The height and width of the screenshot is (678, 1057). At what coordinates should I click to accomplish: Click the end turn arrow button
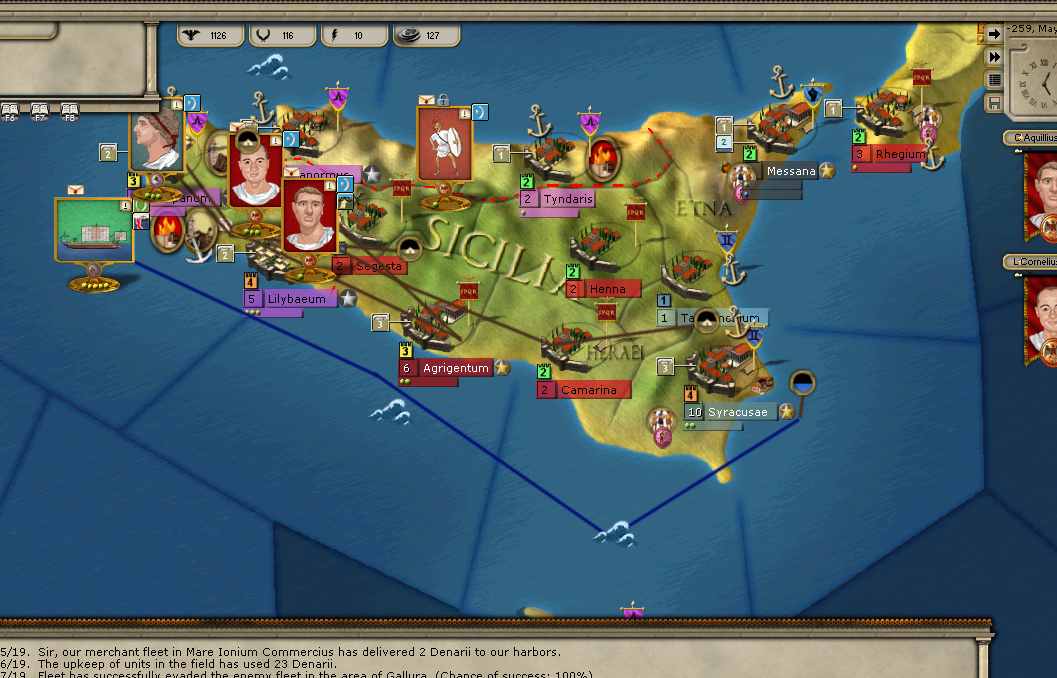[x=994, y=33]
